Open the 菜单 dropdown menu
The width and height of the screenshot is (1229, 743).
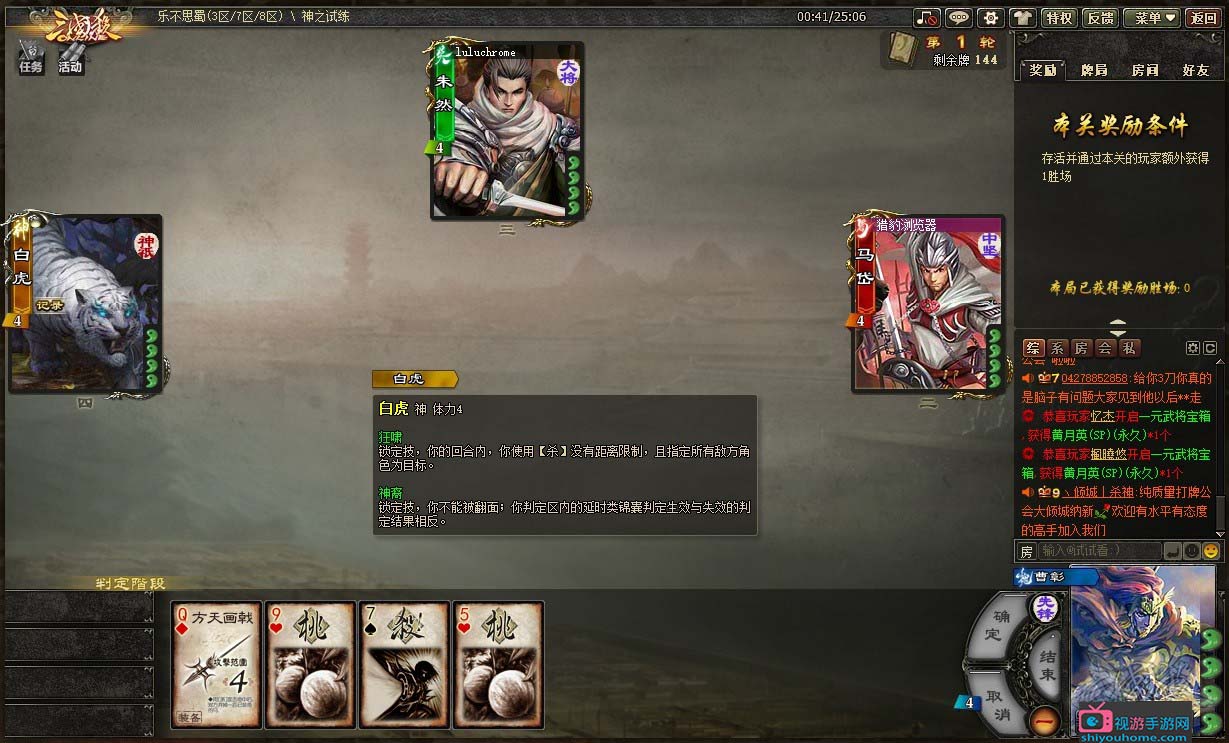pos(1151,18)
